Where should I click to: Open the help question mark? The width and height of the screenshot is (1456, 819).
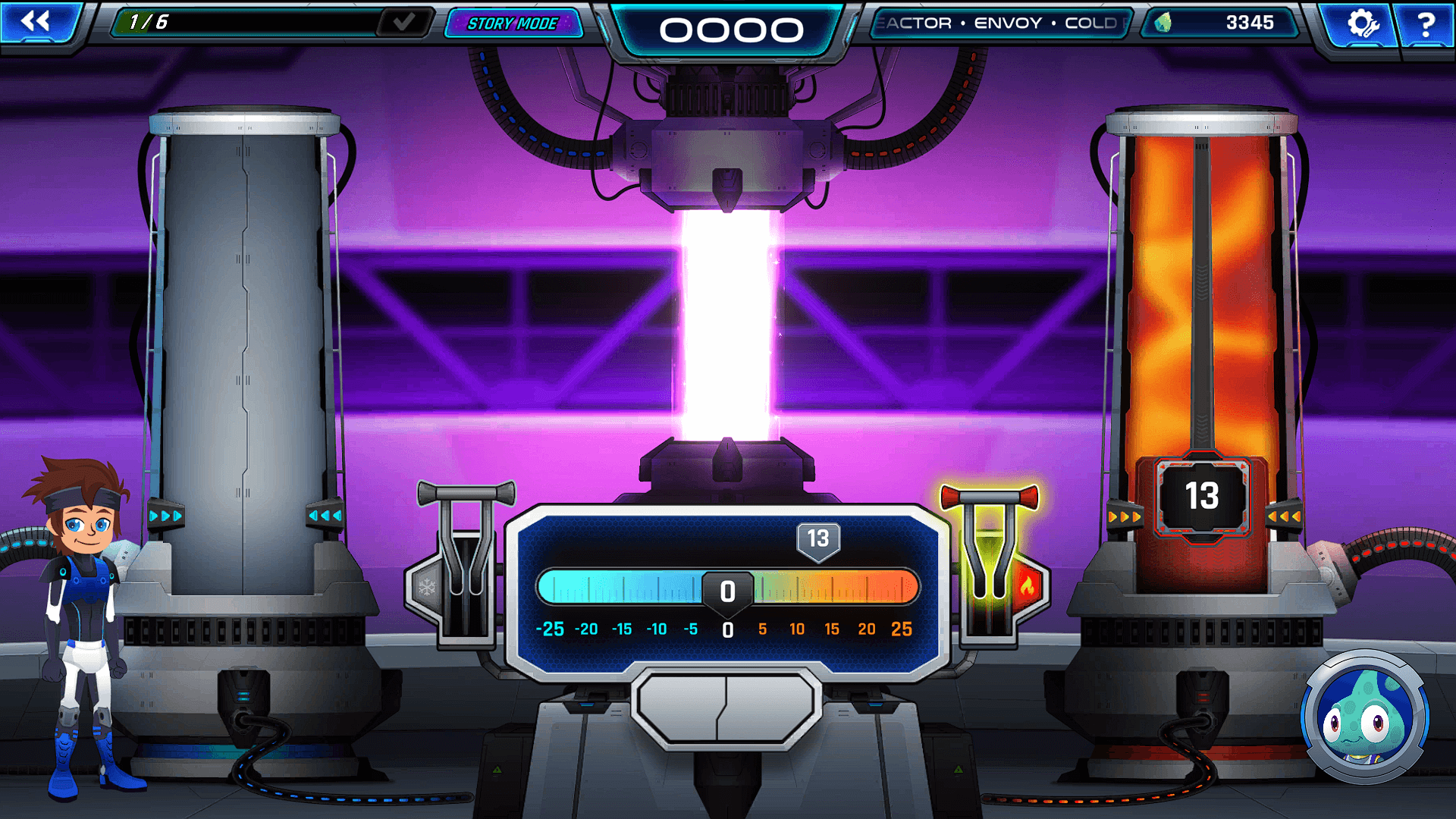click(1429, 24)
